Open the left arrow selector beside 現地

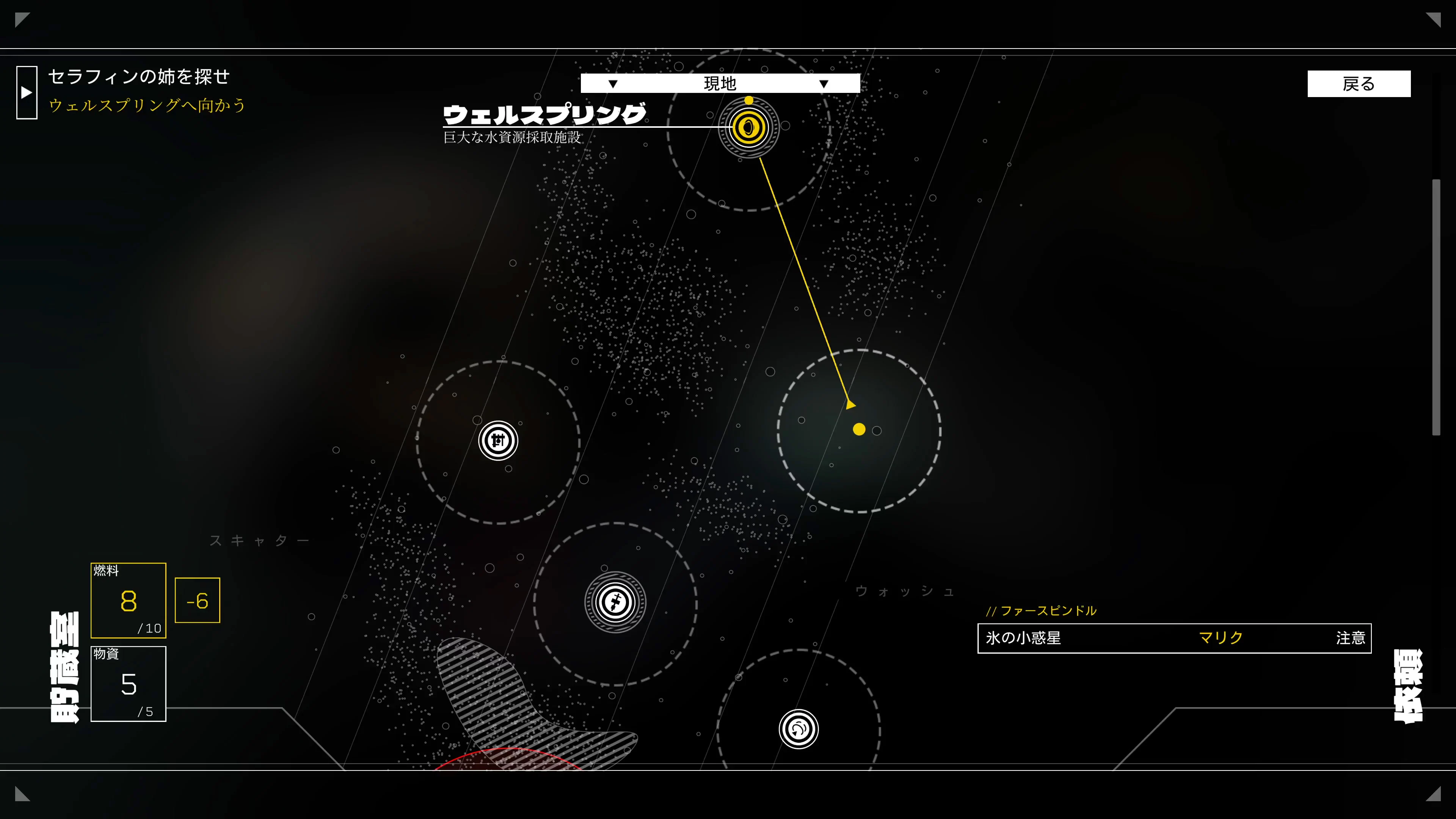[x=612, y=83]
